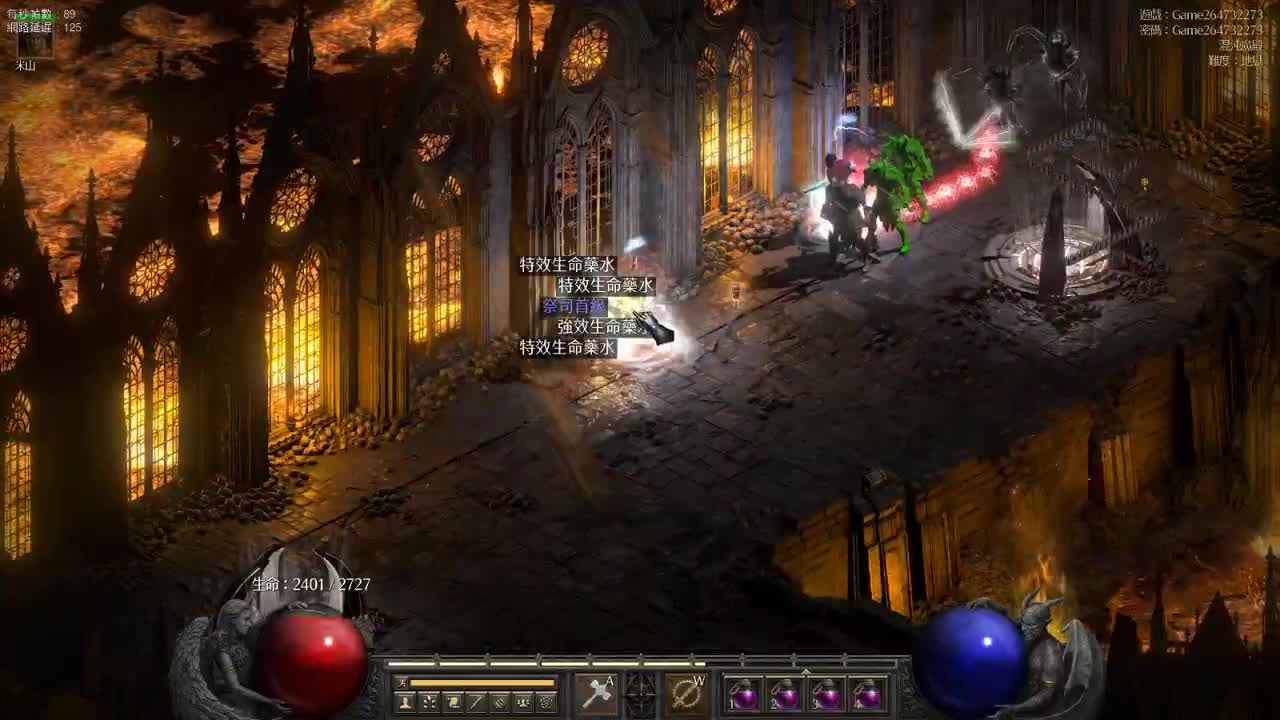1280x720 pixels.
Task: Click the gear-shaped game menu button
Action: point(546,703)
